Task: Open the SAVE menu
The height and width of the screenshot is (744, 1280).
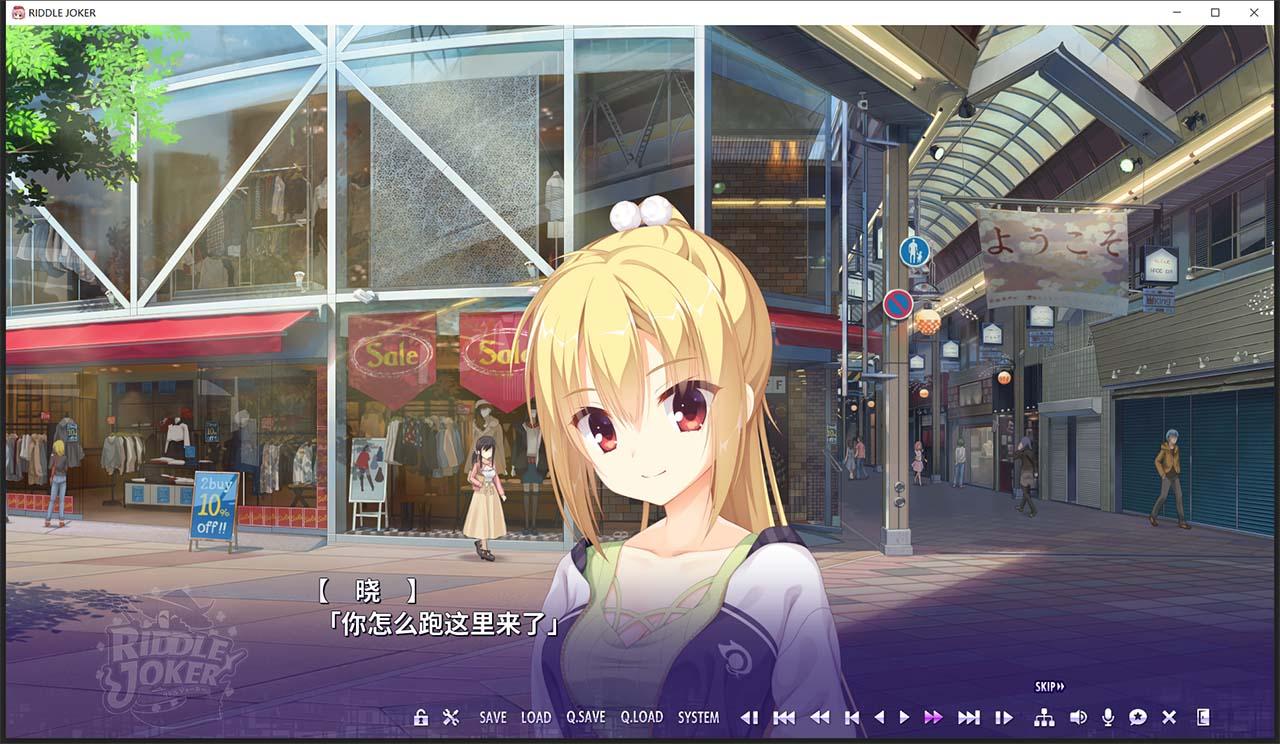Action: point(493,717)
